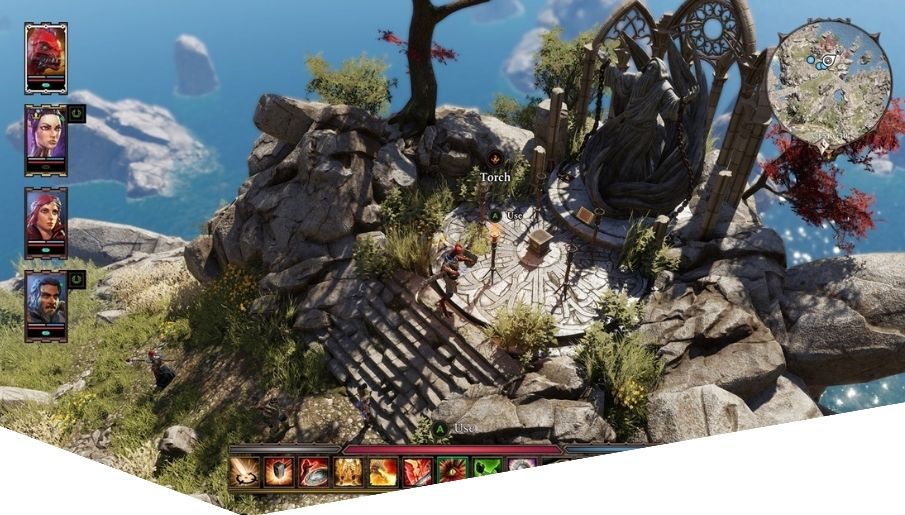905x515 pixels.
Task: Select the red lizard character portrait
Action: [45, 57]
